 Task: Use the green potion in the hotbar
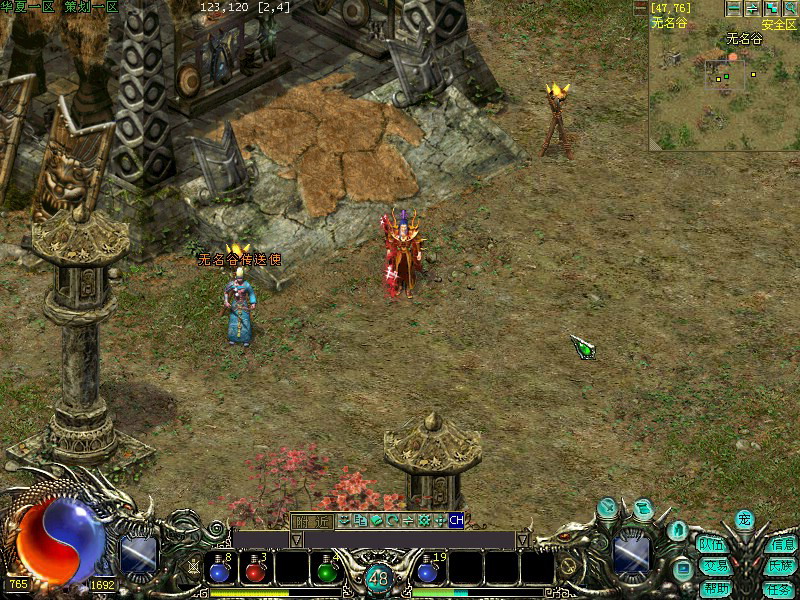click(x=326, y=568)
